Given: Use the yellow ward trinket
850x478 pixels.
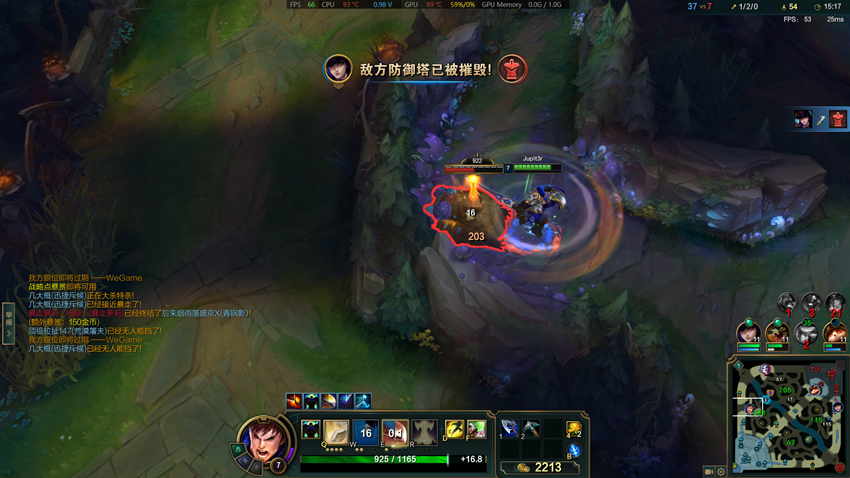Looking at the screenshot, I should [574, 429].
